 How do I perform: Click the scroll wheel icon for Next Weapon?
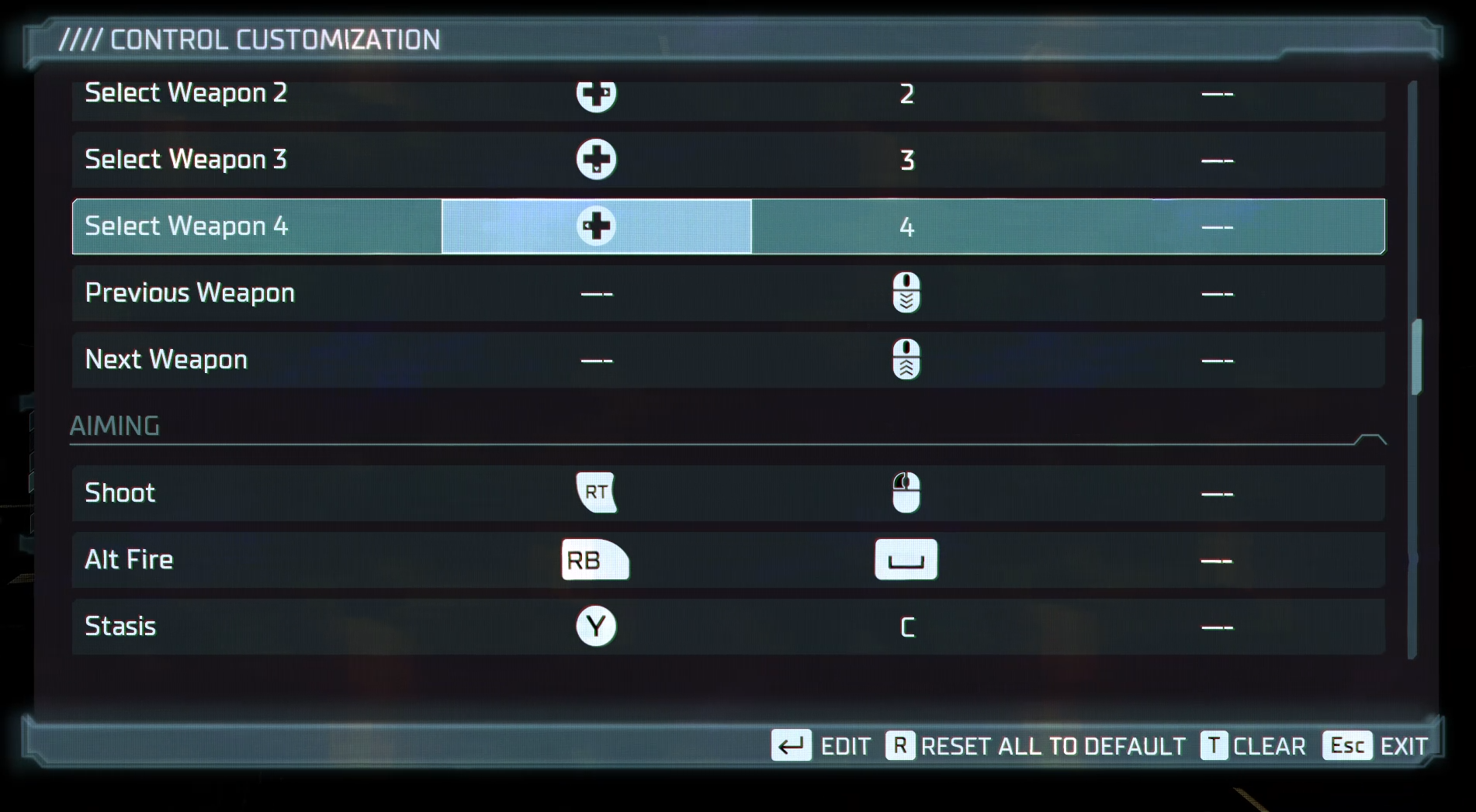(906, 360)
